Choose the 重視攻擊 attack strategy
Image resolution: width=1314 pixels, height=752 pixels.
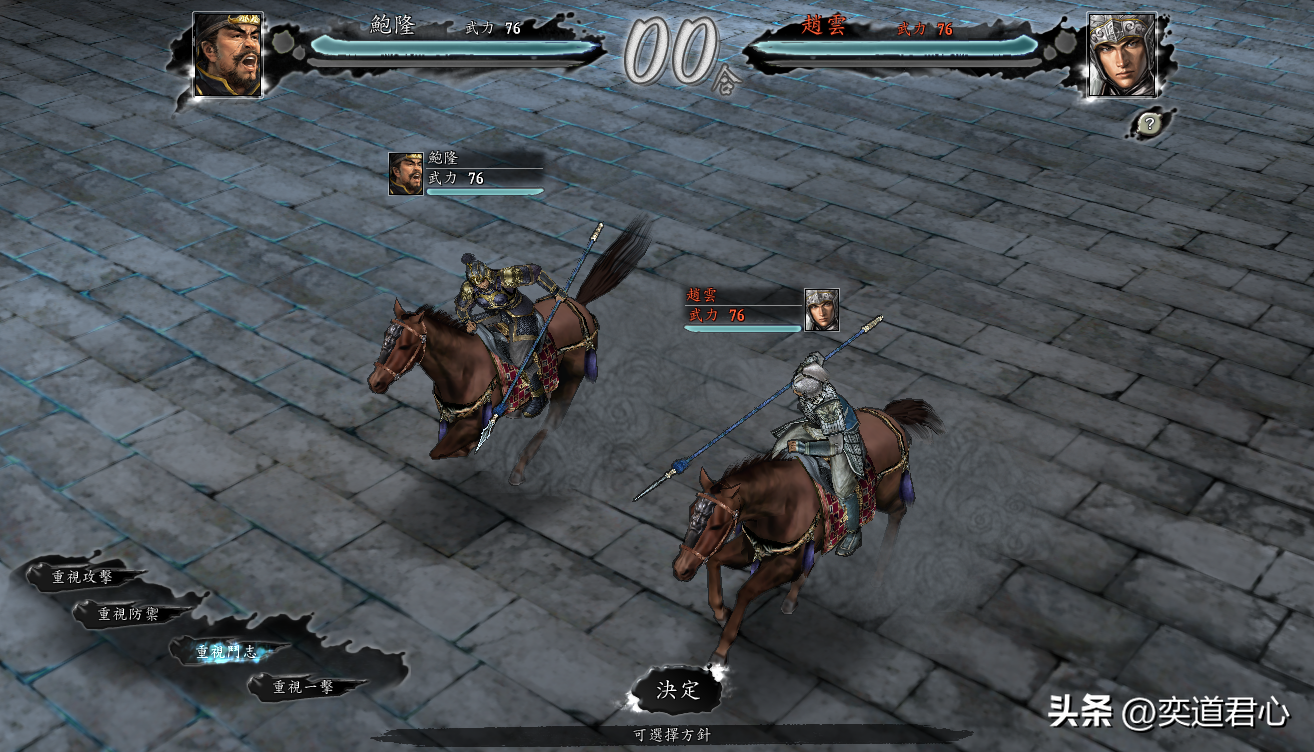click(x=83, y=576)
